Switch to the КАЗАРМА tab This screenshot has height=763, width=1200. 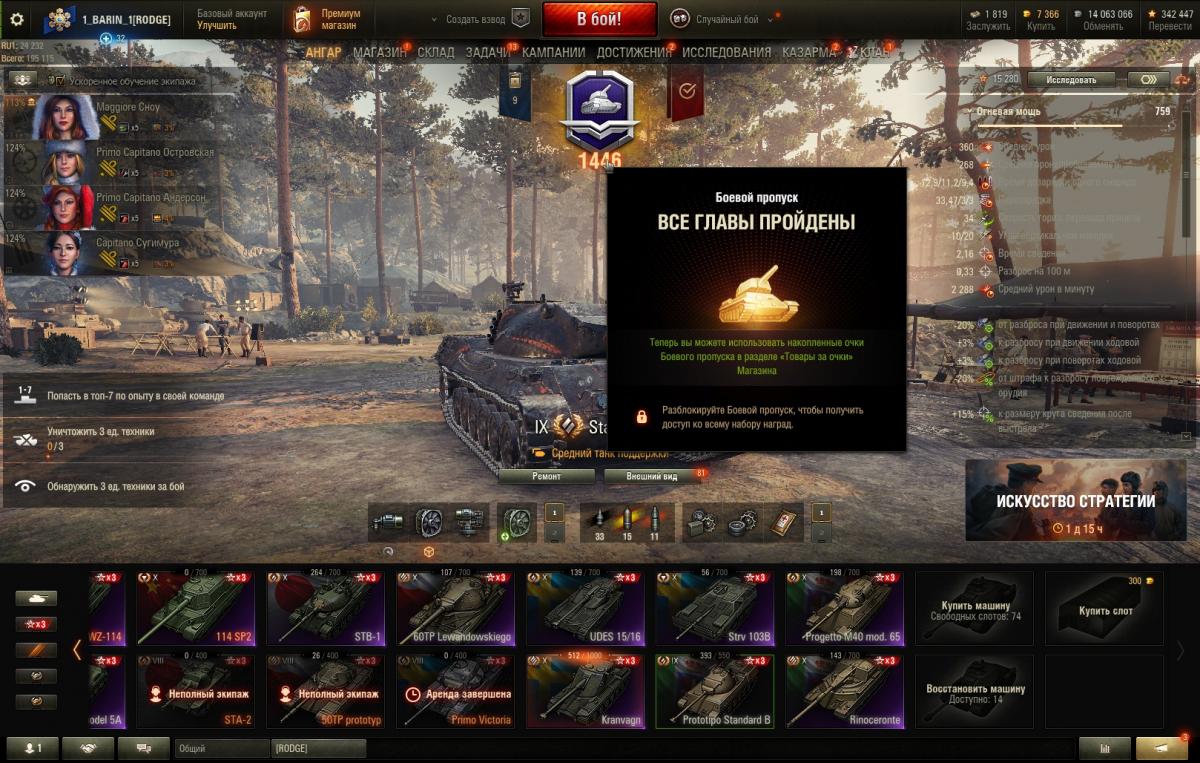tap(809, 52)
